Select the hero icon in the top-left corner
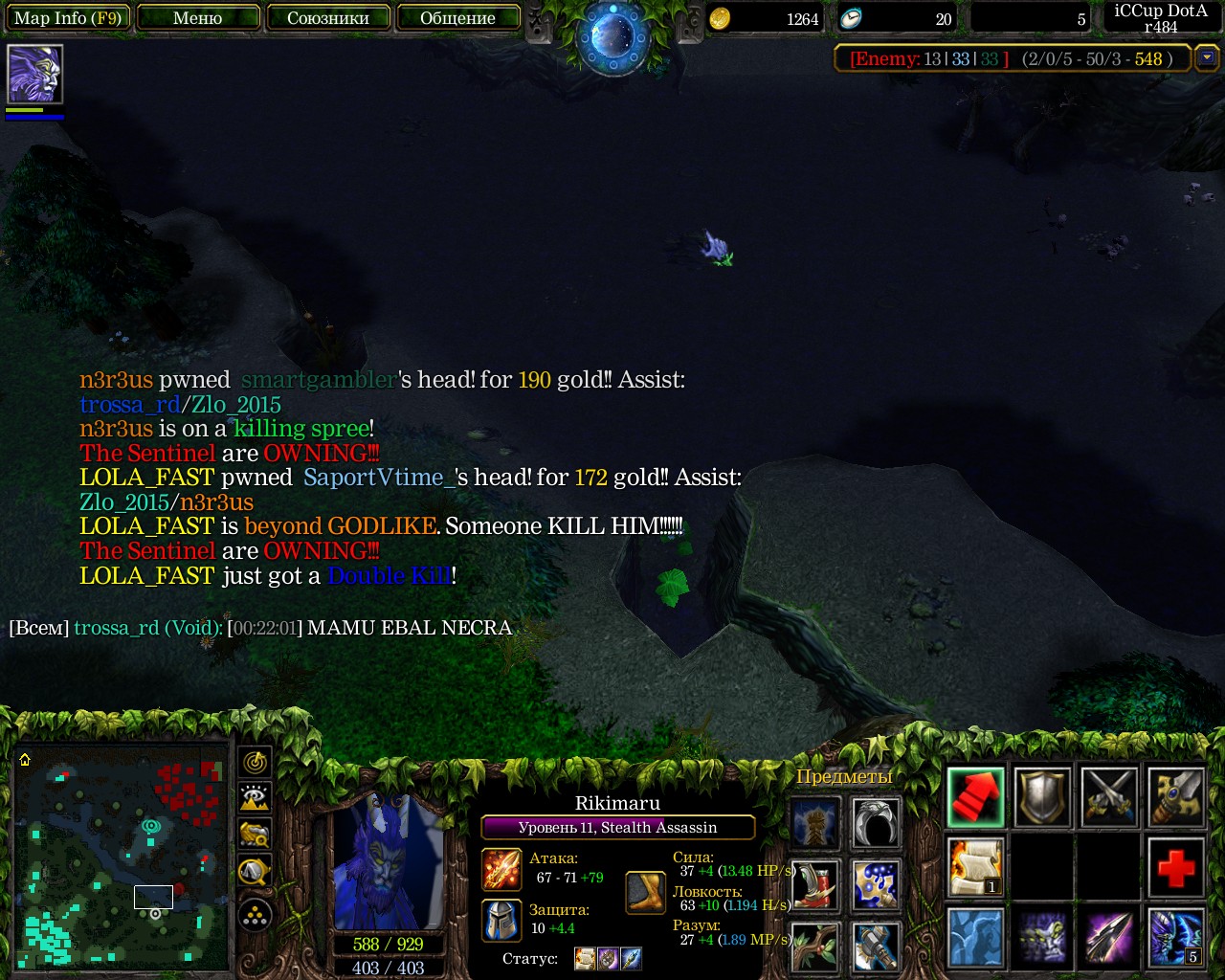 (x=34, y=74)
